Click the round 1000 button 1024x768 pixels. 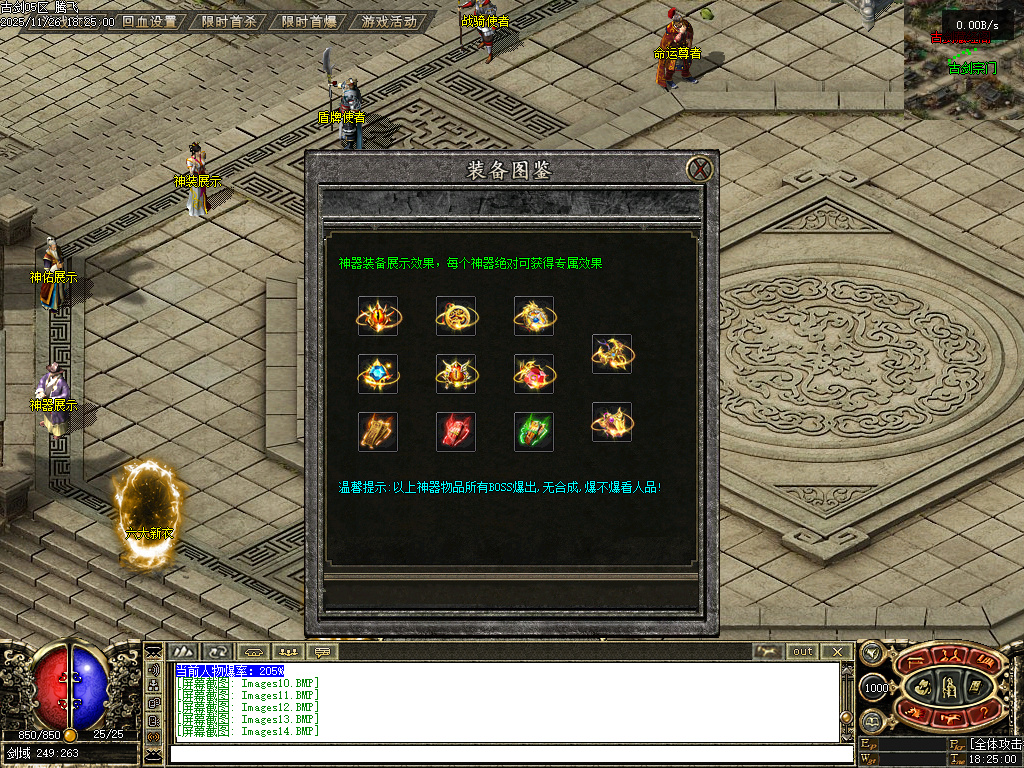[x=876, y=689]
